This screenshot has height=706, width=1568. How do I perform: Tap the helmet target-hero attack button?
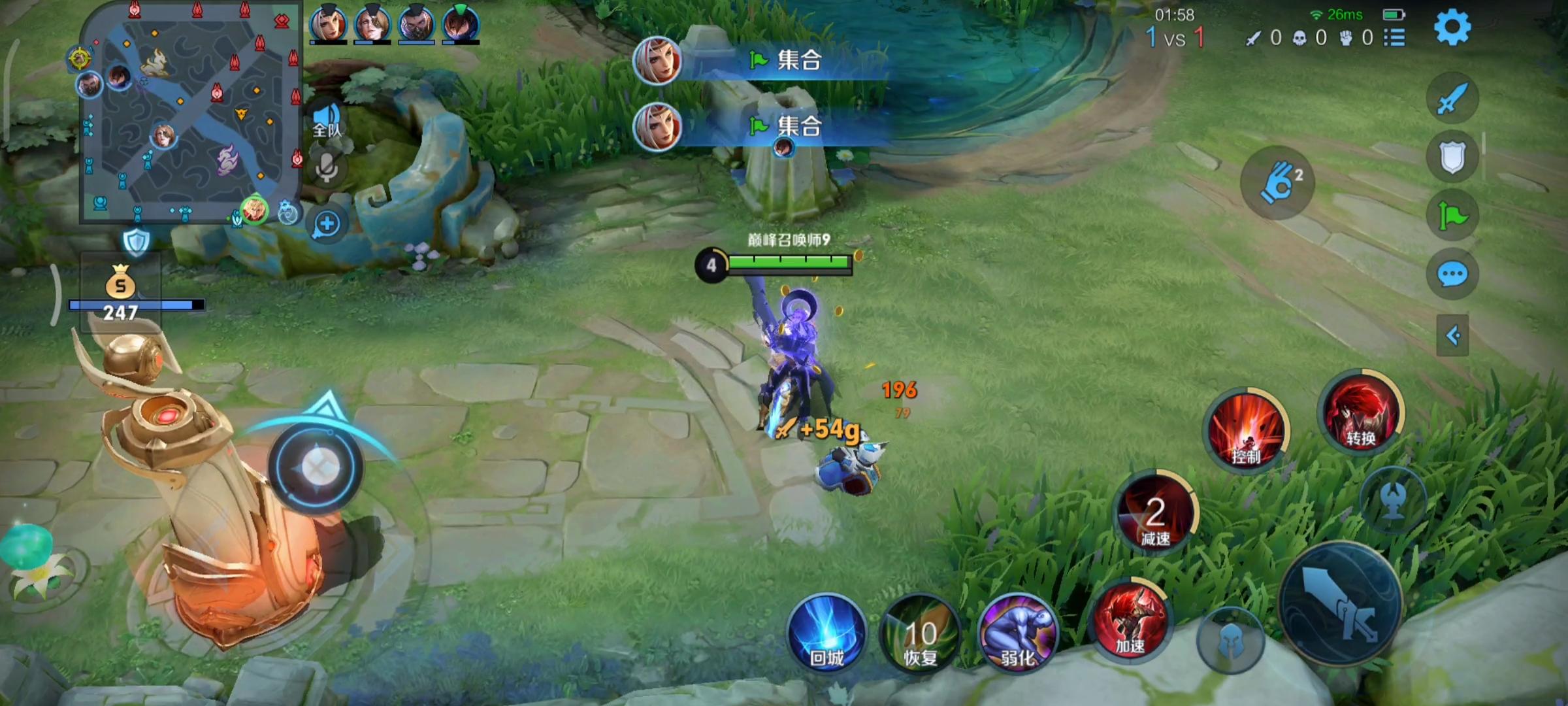click(1230, 641)
